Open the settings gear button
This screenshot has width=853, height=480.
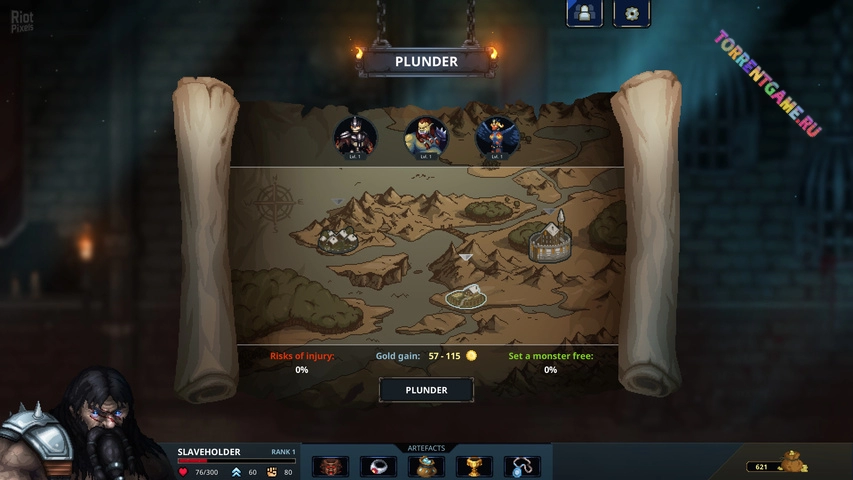pos(631,14)
